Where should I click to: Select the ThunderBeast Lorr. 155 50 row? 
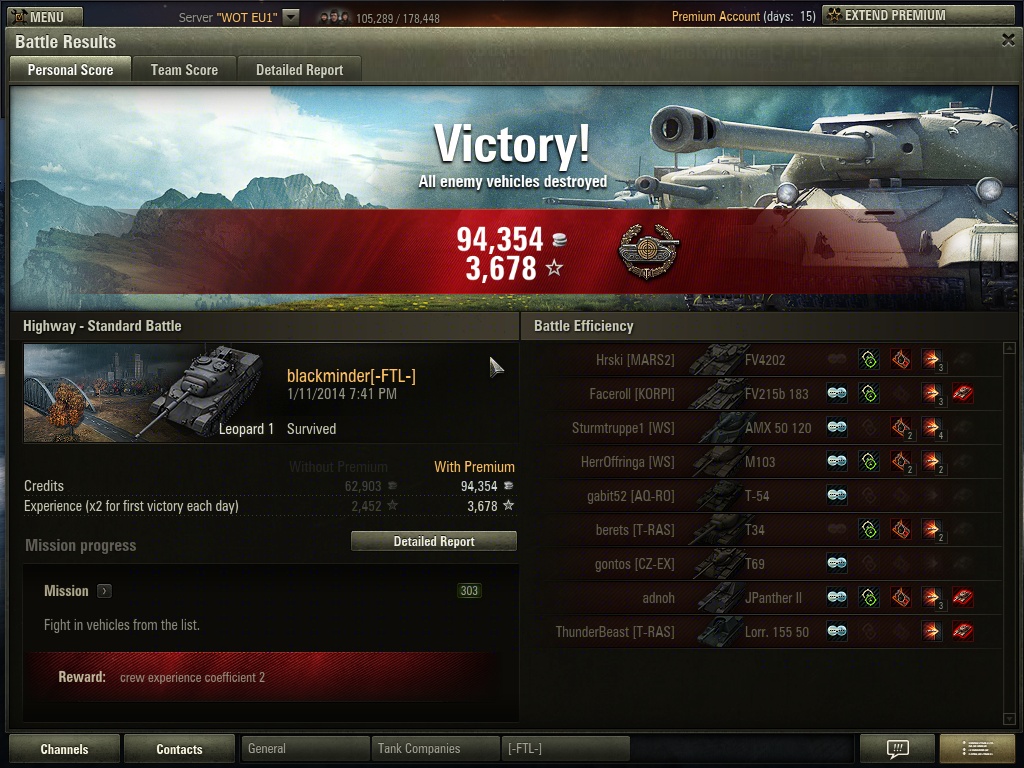[760, 632]
